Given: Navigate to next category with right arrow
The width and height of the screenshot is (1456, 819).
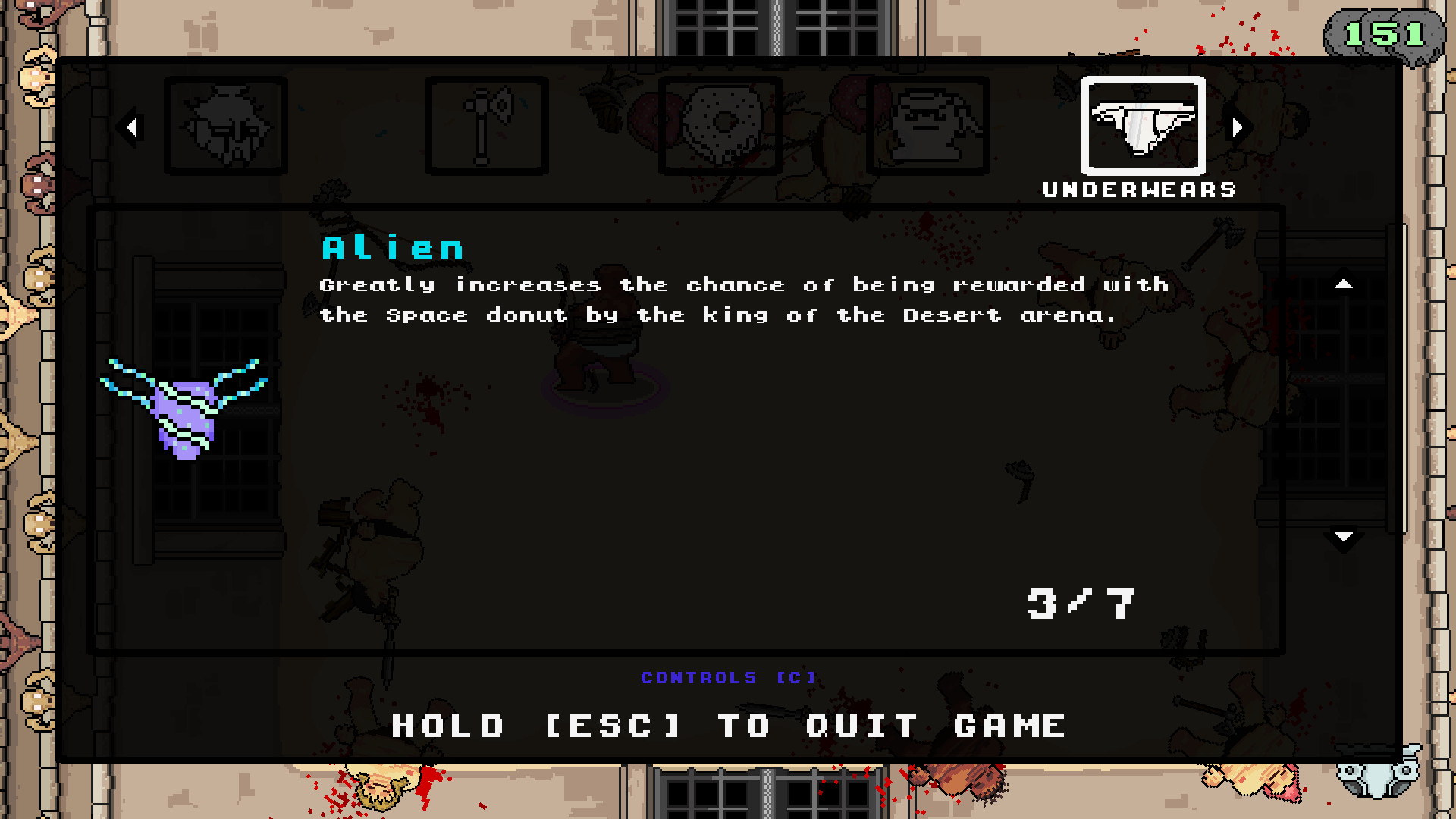Looking at the screenshot, I should tap(1239, 127).
